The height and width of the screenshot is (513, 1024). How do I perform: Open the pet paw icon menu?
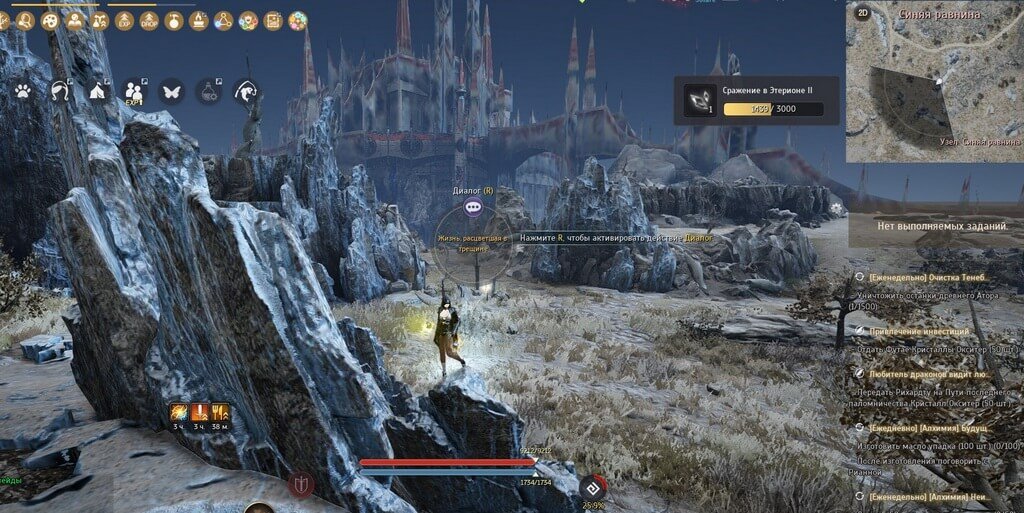(22, 91)
